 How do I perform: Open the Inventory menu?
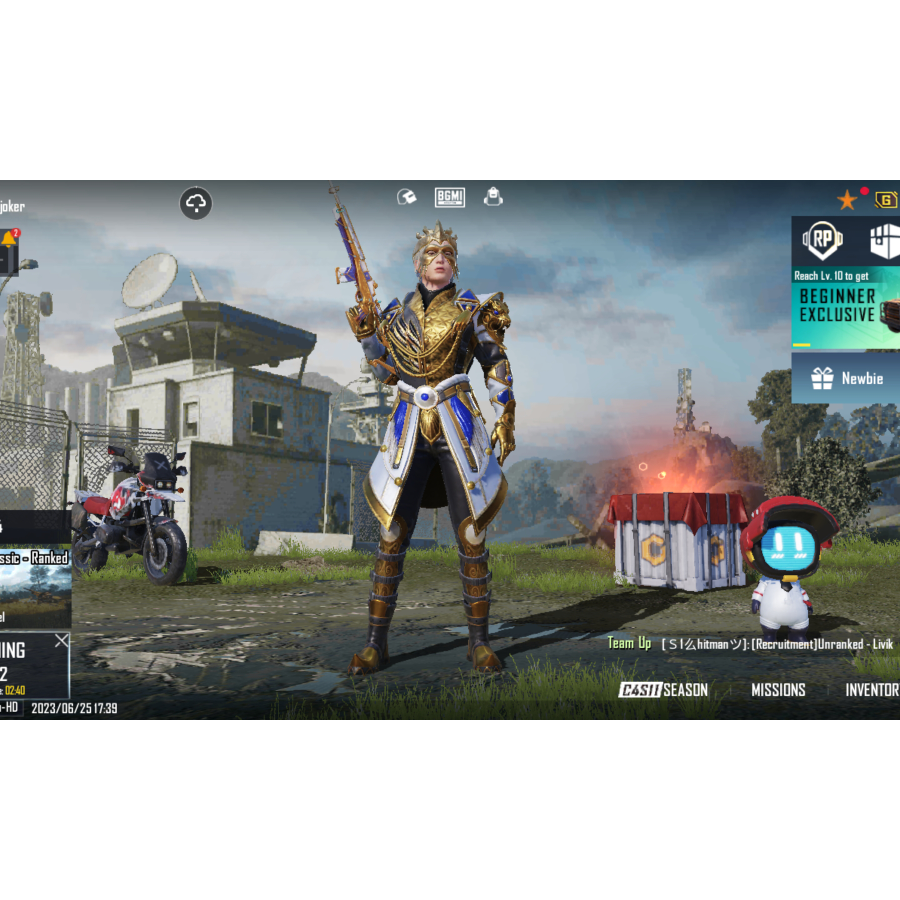tap(872, 690)
